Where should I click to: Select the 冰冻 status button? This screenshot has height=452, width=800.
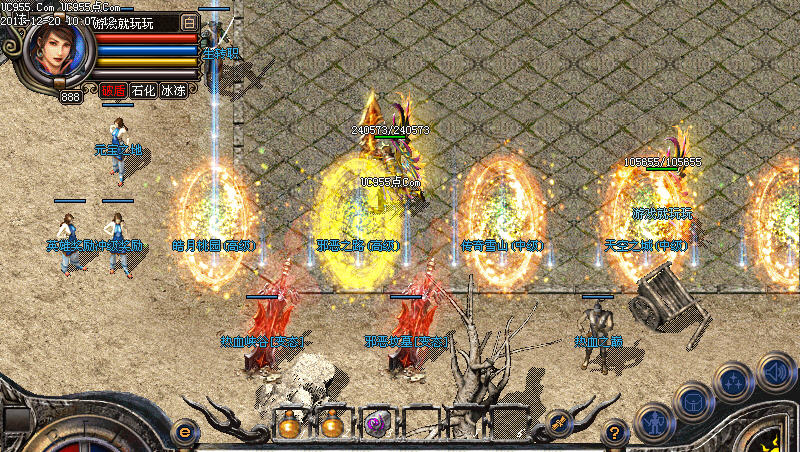pos(173,90)
